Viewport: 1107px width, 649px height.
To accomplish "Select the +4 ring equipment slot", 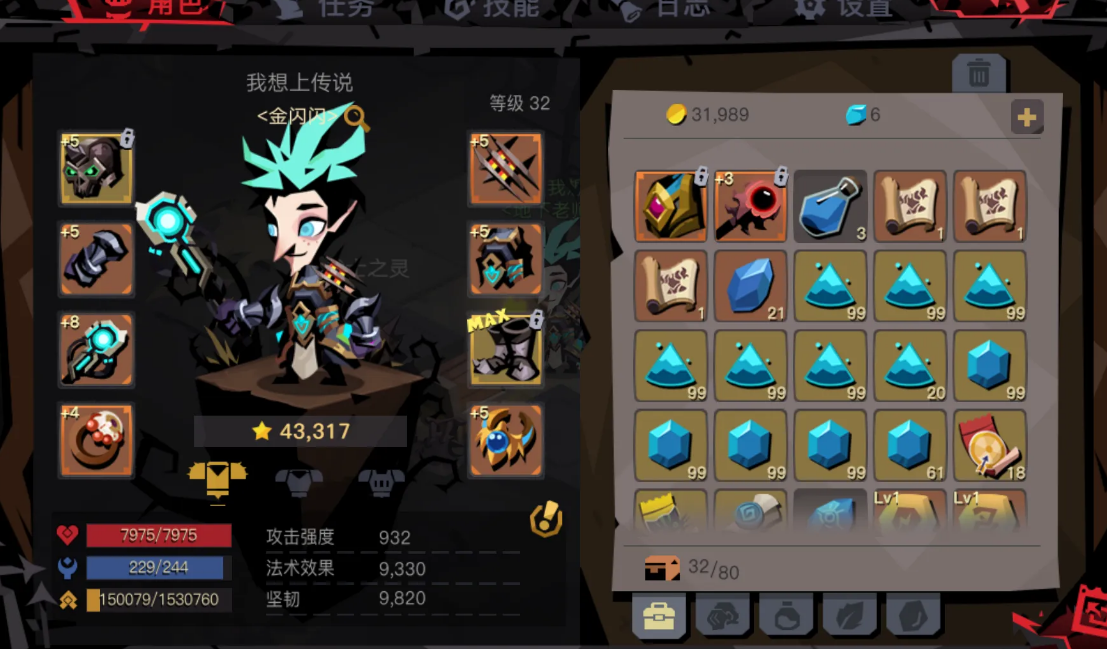I will point(96,440).
